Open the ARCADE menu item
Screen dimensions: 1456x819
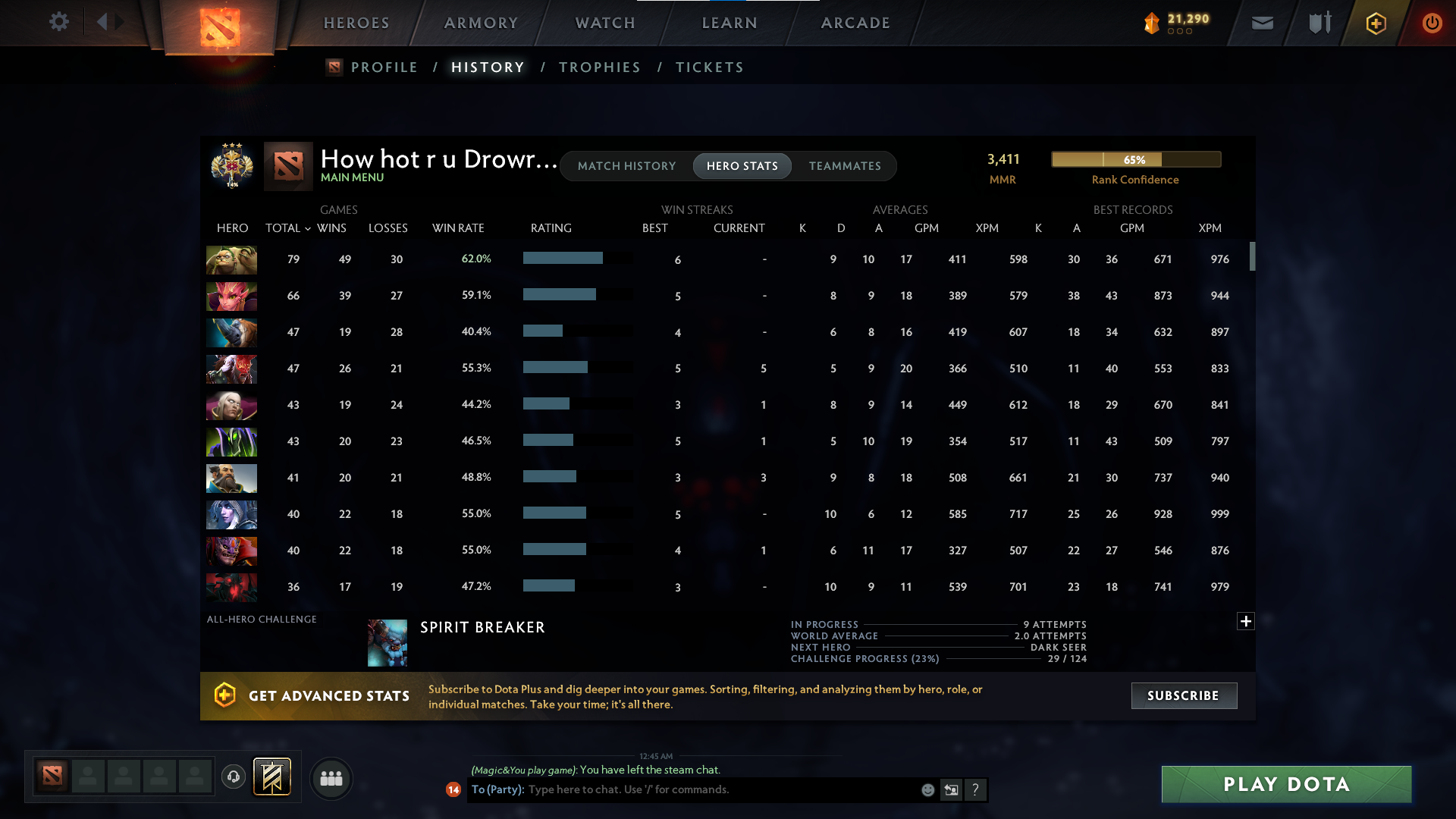(855, 23)
